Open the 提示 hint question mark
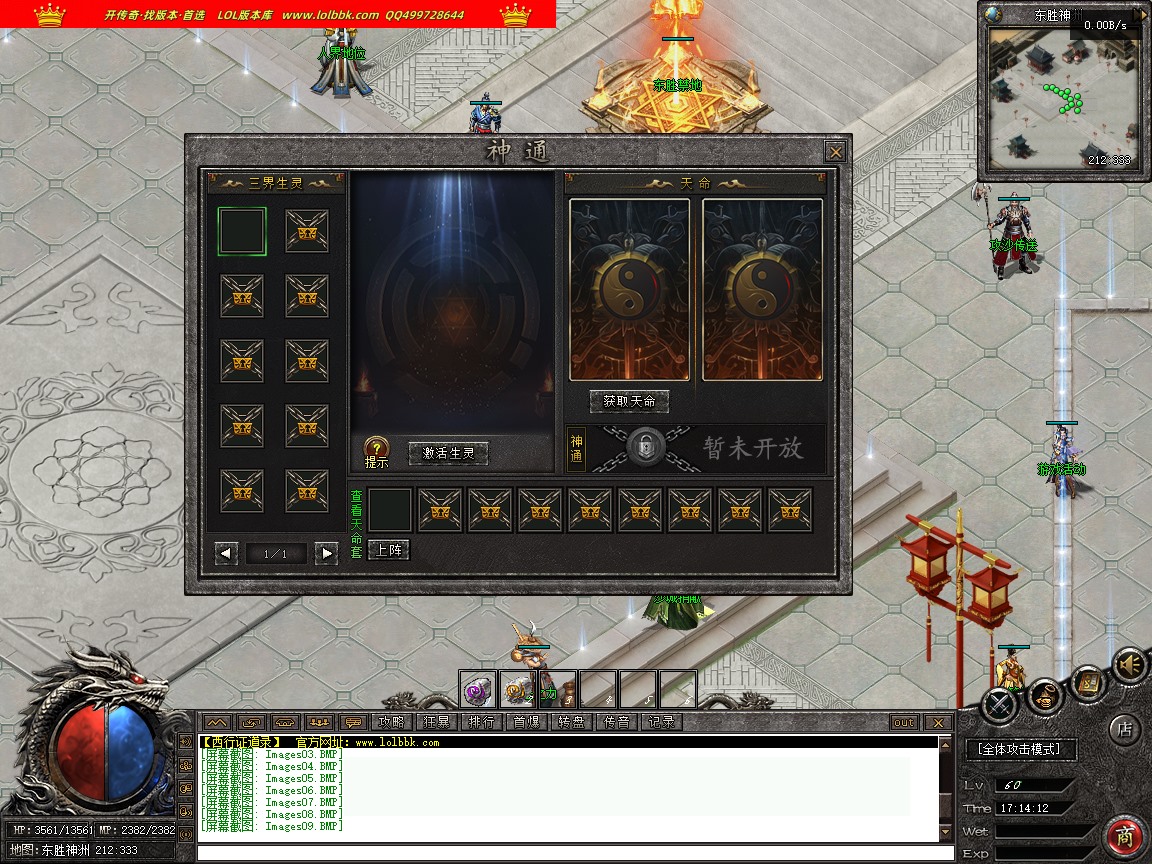 [376, 450]
